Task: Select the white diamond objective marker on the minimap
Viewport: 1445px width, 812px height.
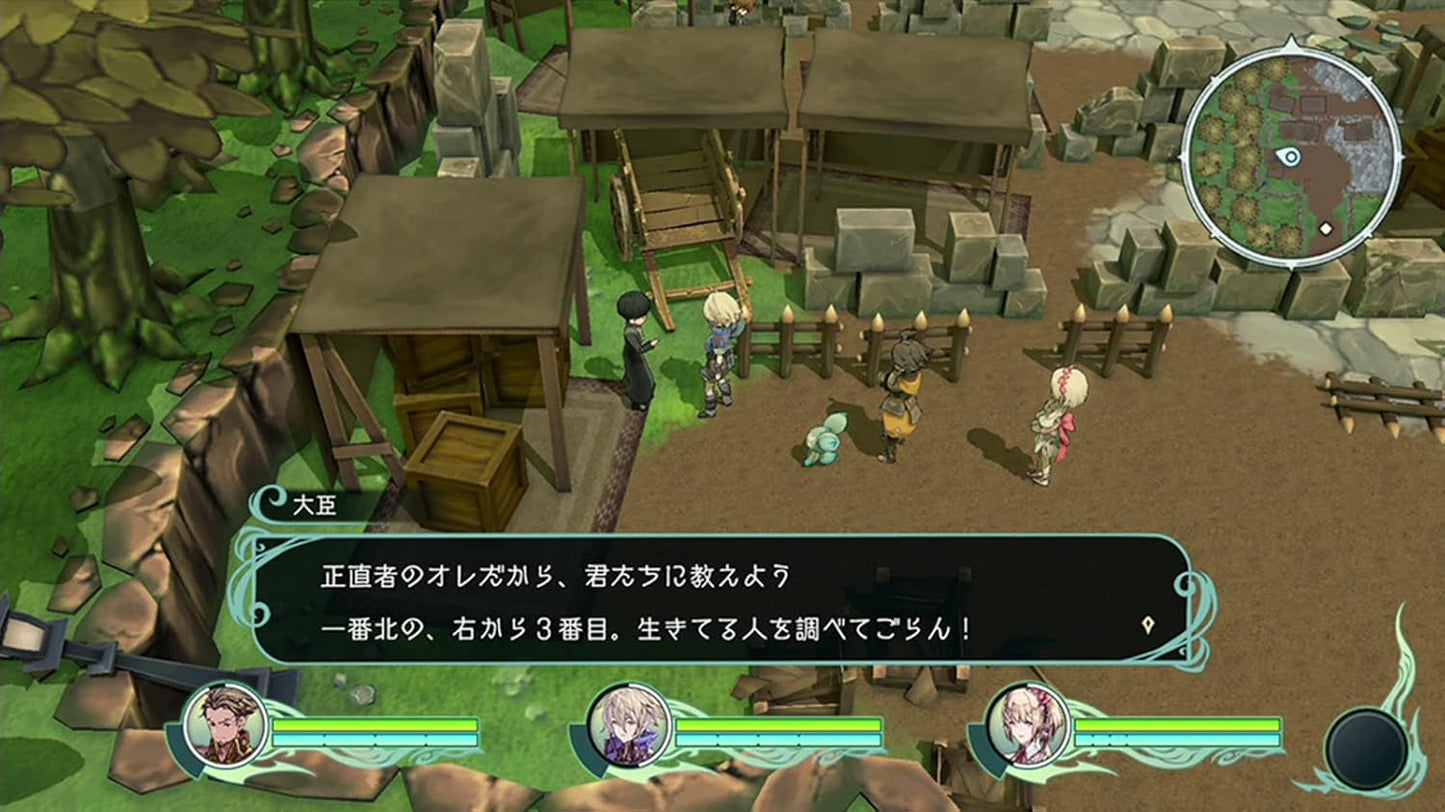Action: click(1325, 228)
